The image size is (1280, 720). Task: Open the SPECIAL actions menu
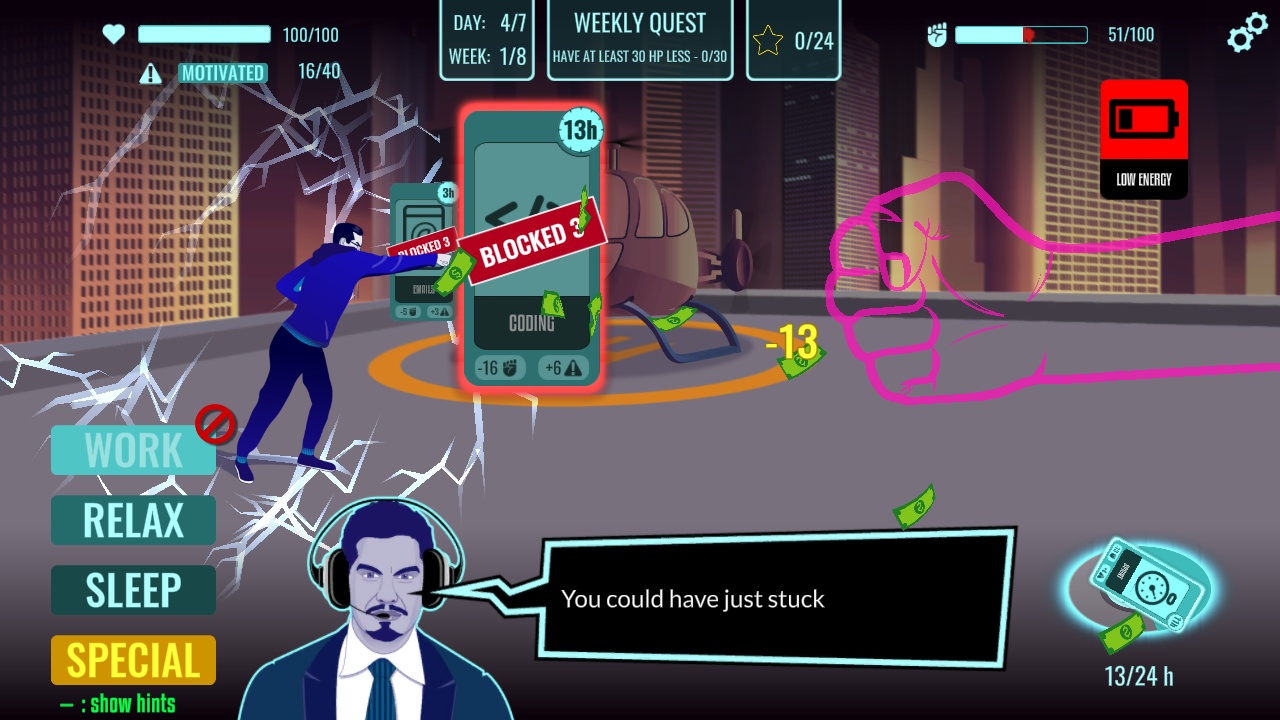point(132,660)
